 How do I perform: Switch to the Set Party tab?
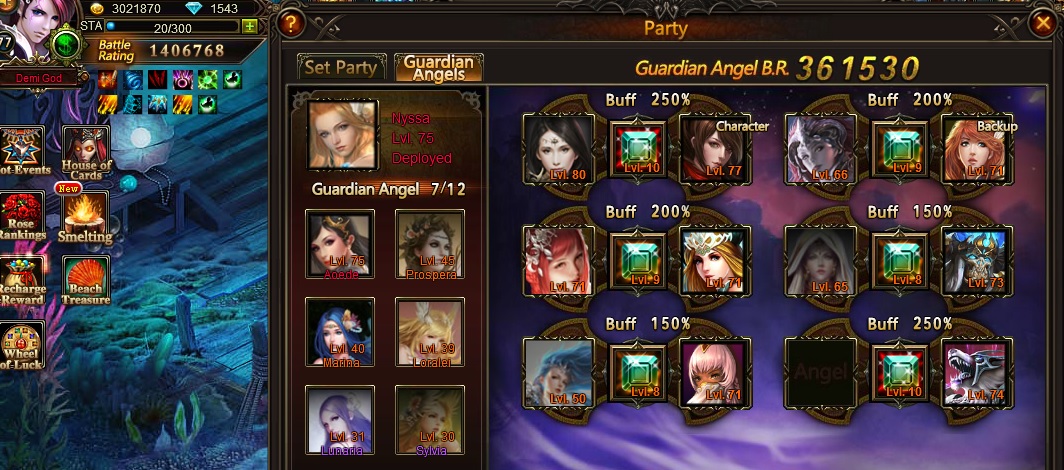click(x=341, y=68)
